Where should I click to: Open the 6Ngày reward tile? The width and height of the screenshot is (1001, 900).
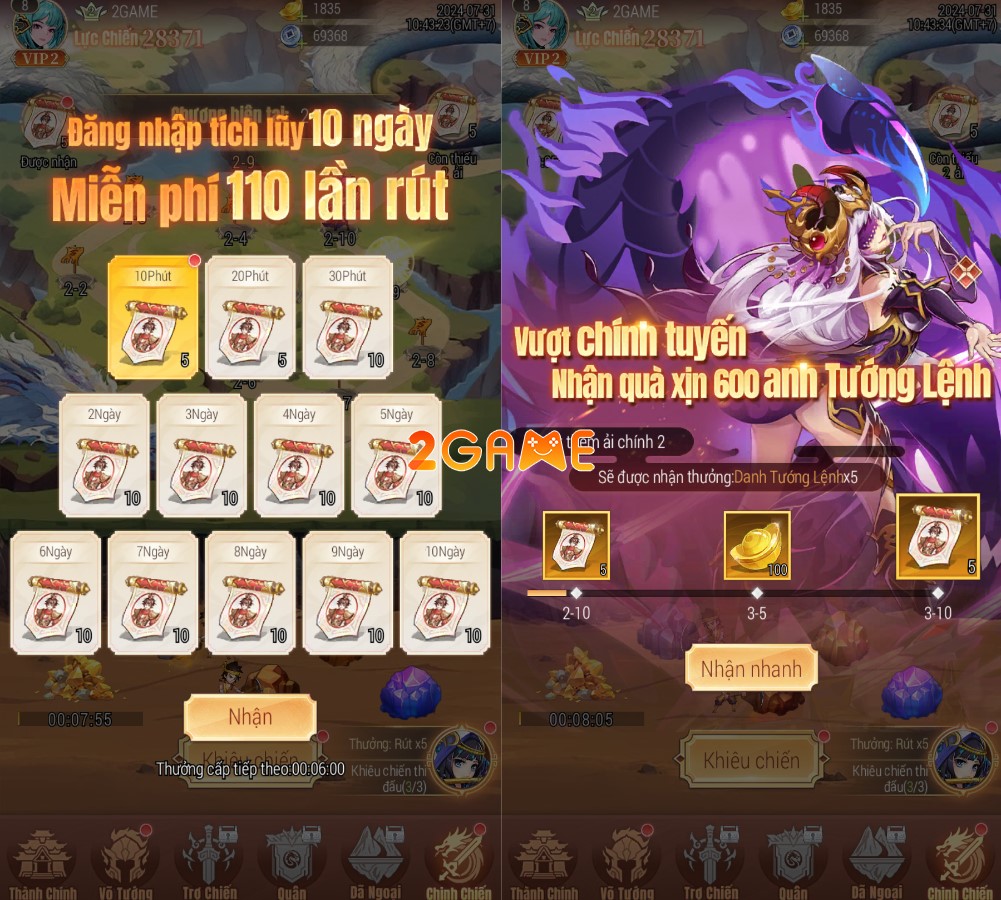[x=55, y=593]
